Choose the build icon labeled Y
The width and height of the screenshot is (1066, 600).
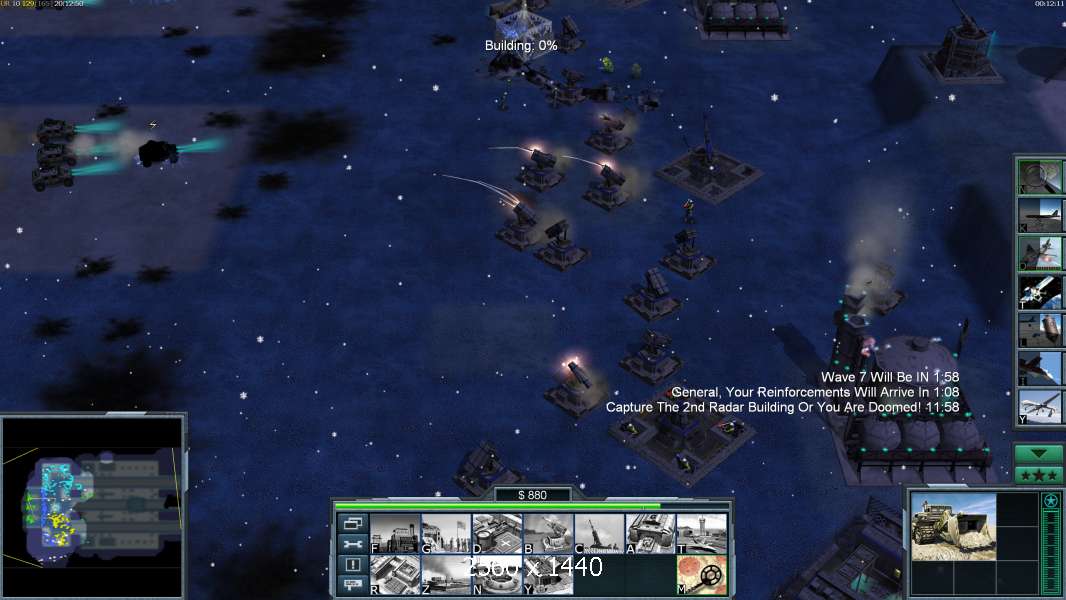point(548,574)
